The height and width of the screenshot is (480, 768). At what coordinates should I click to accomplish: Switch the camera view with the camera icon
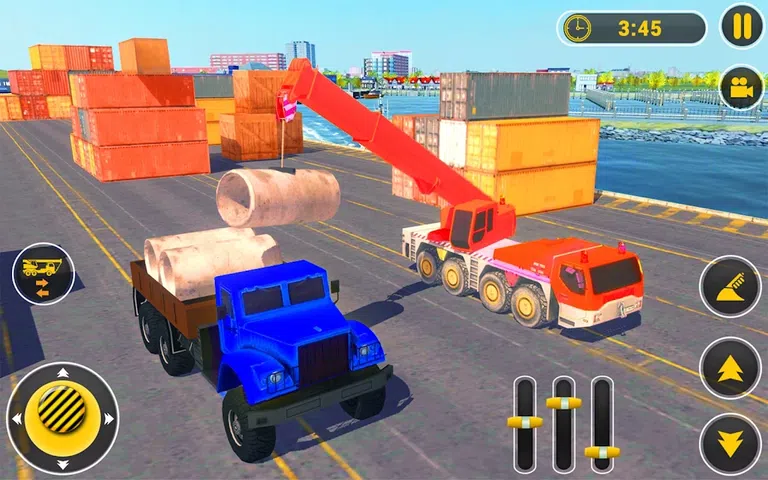(741, 88)
